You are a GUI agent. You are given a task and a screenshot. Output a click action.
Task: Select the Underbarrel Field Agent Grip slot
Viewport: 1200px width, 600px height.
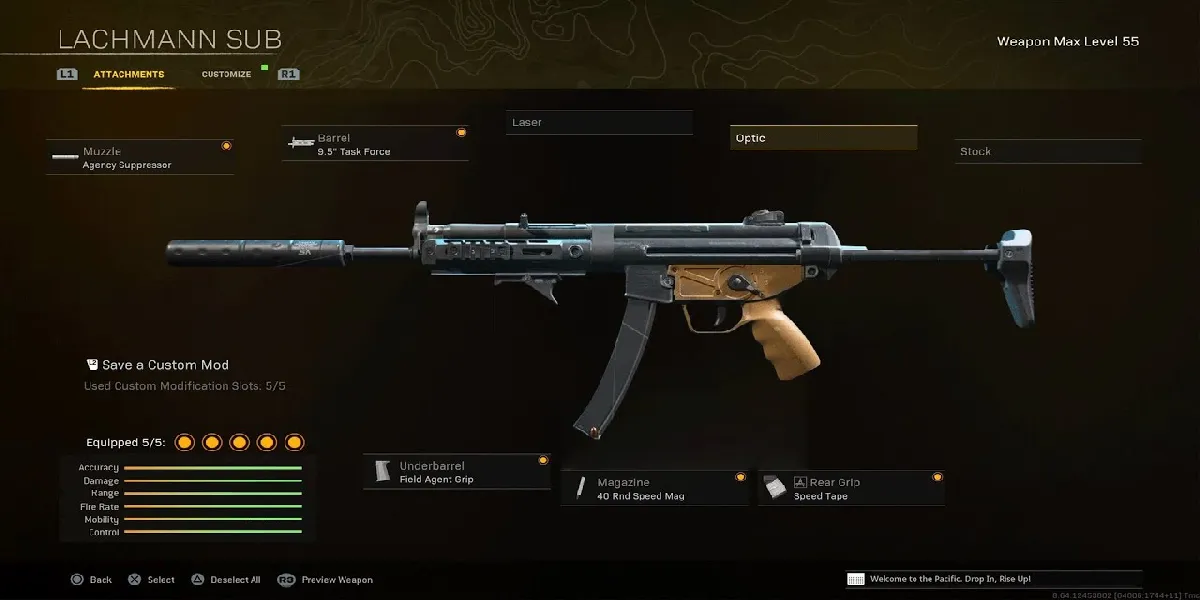coord(457,472)
